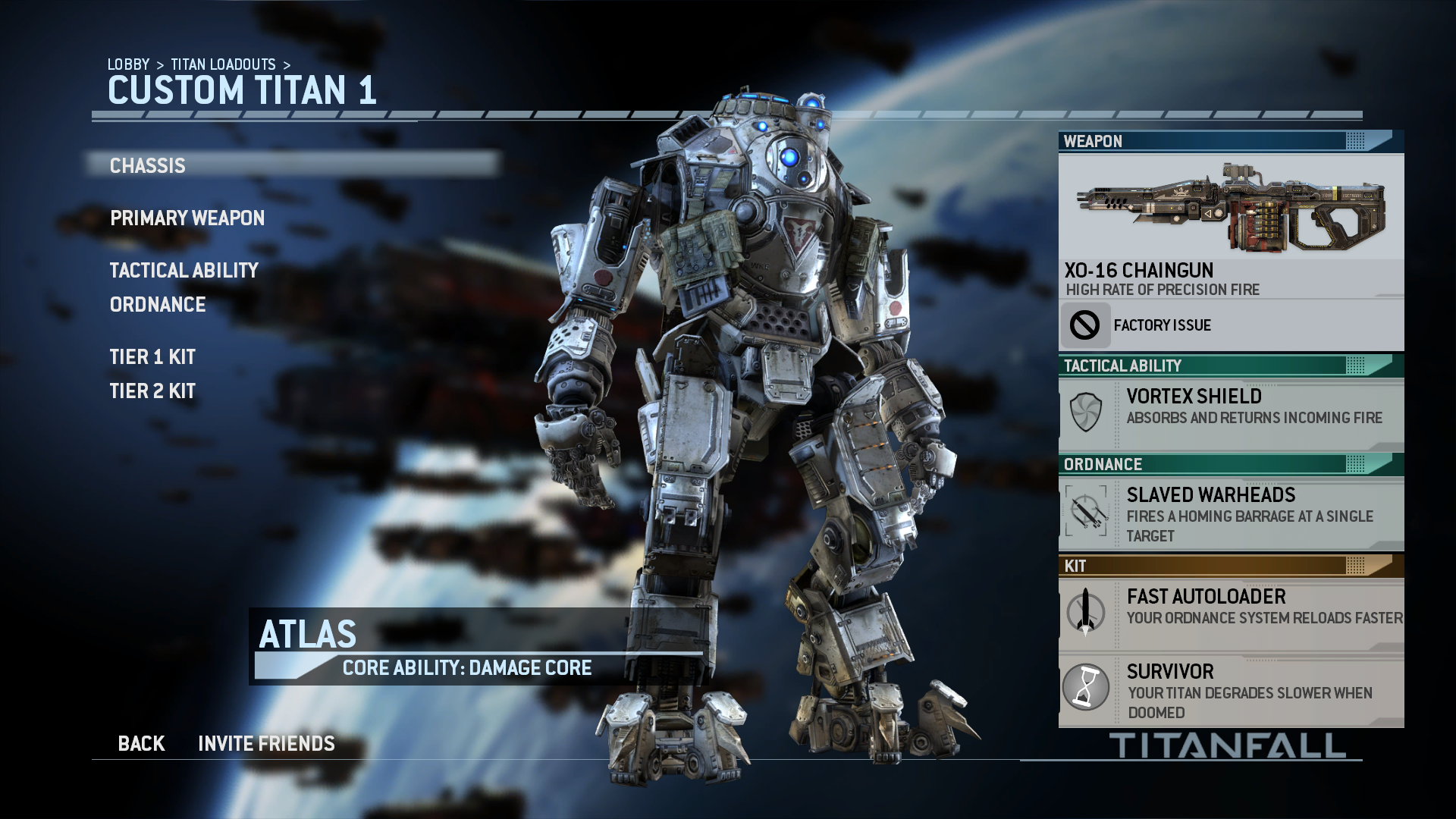The image size is (1456, 819).
Task: Choose the Vortex Shield panel
Action: click(1230, 414)
